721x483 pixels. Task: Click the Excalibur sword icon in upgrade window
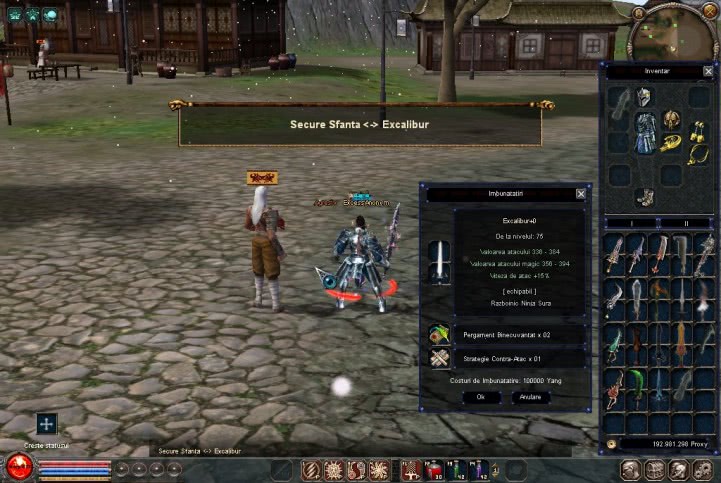(440, 260)
